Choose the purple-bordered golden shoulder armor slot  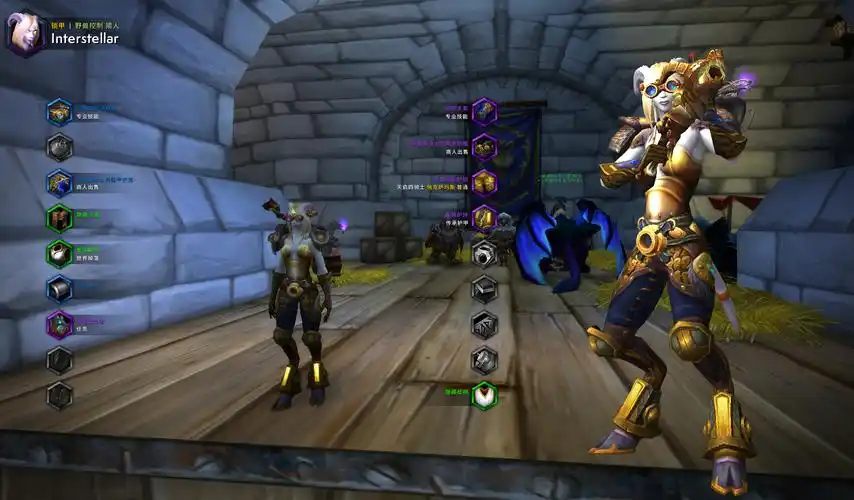484,147
